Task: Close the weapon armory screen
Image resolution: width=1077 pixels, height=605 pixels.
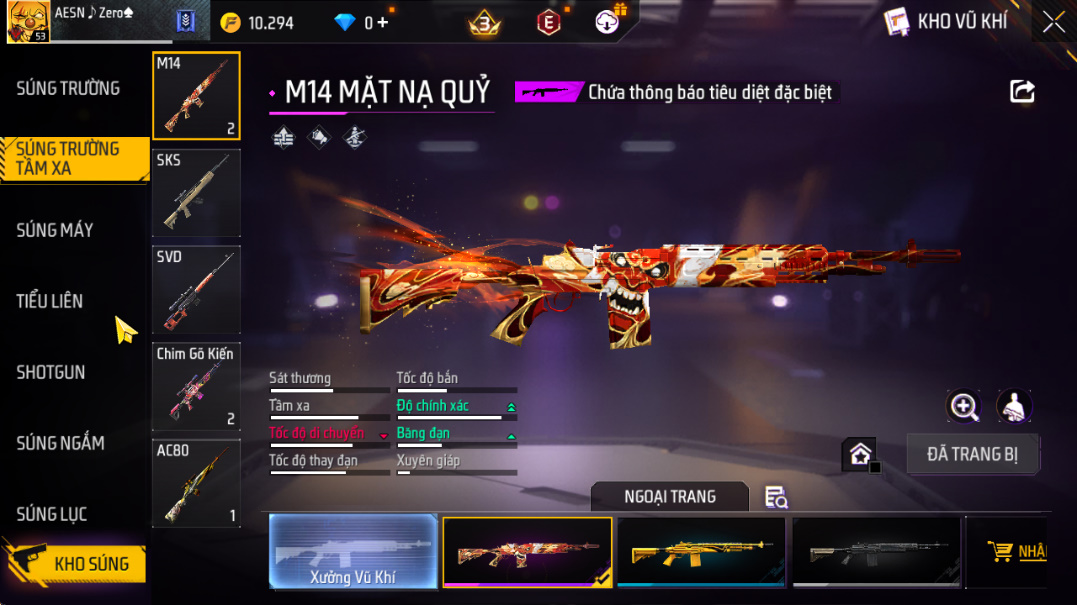Action: [1054, 22]
